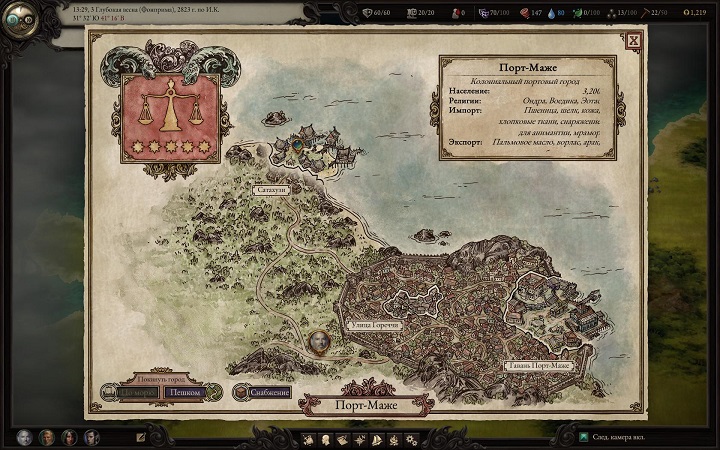Travel to Улица Горечи district
The height and width of the screenshot is (450, 720).
(x=376, y=325)
